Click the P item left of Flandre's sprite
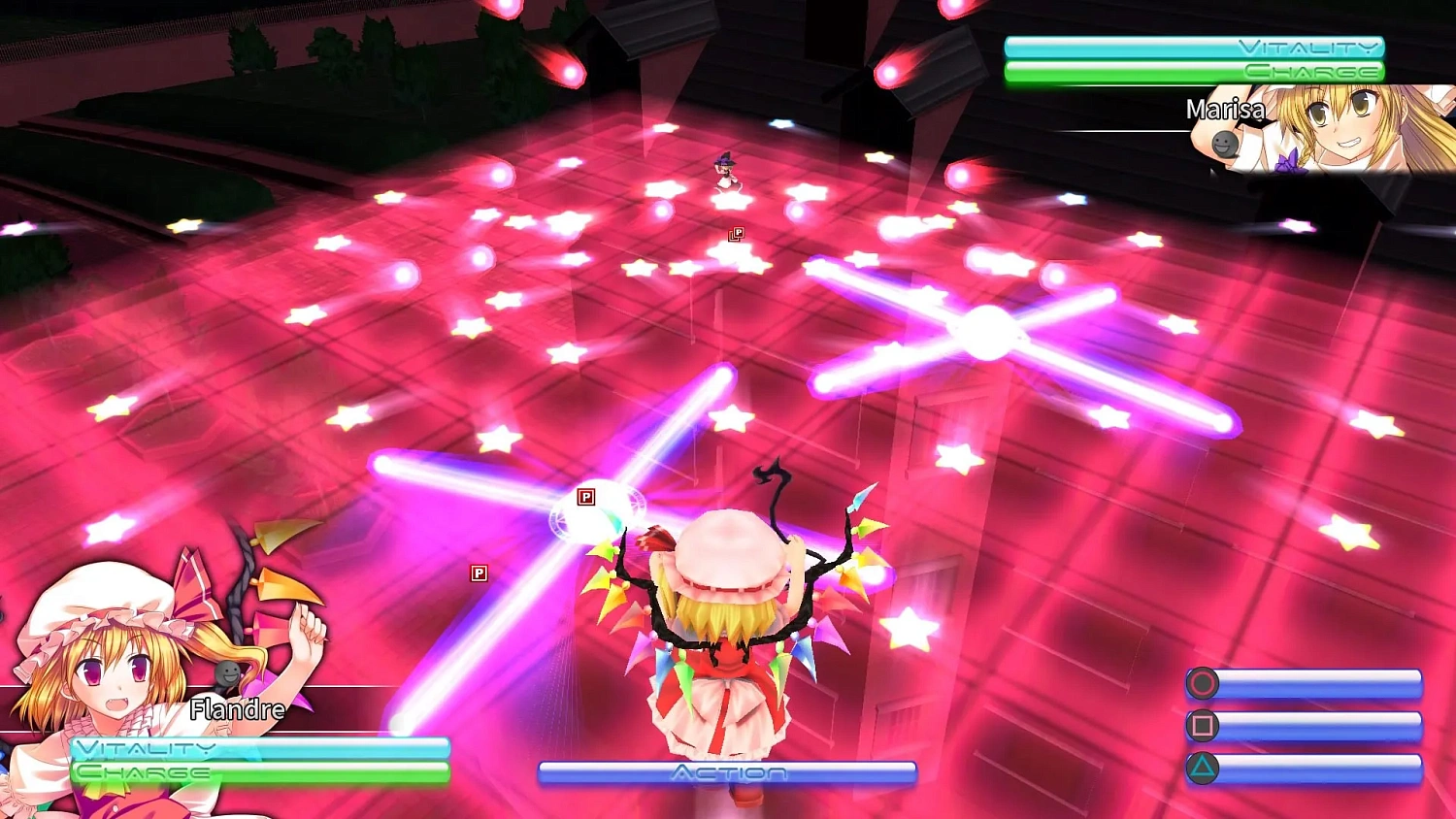This screenshot has height=819, width=1456. 480,573
